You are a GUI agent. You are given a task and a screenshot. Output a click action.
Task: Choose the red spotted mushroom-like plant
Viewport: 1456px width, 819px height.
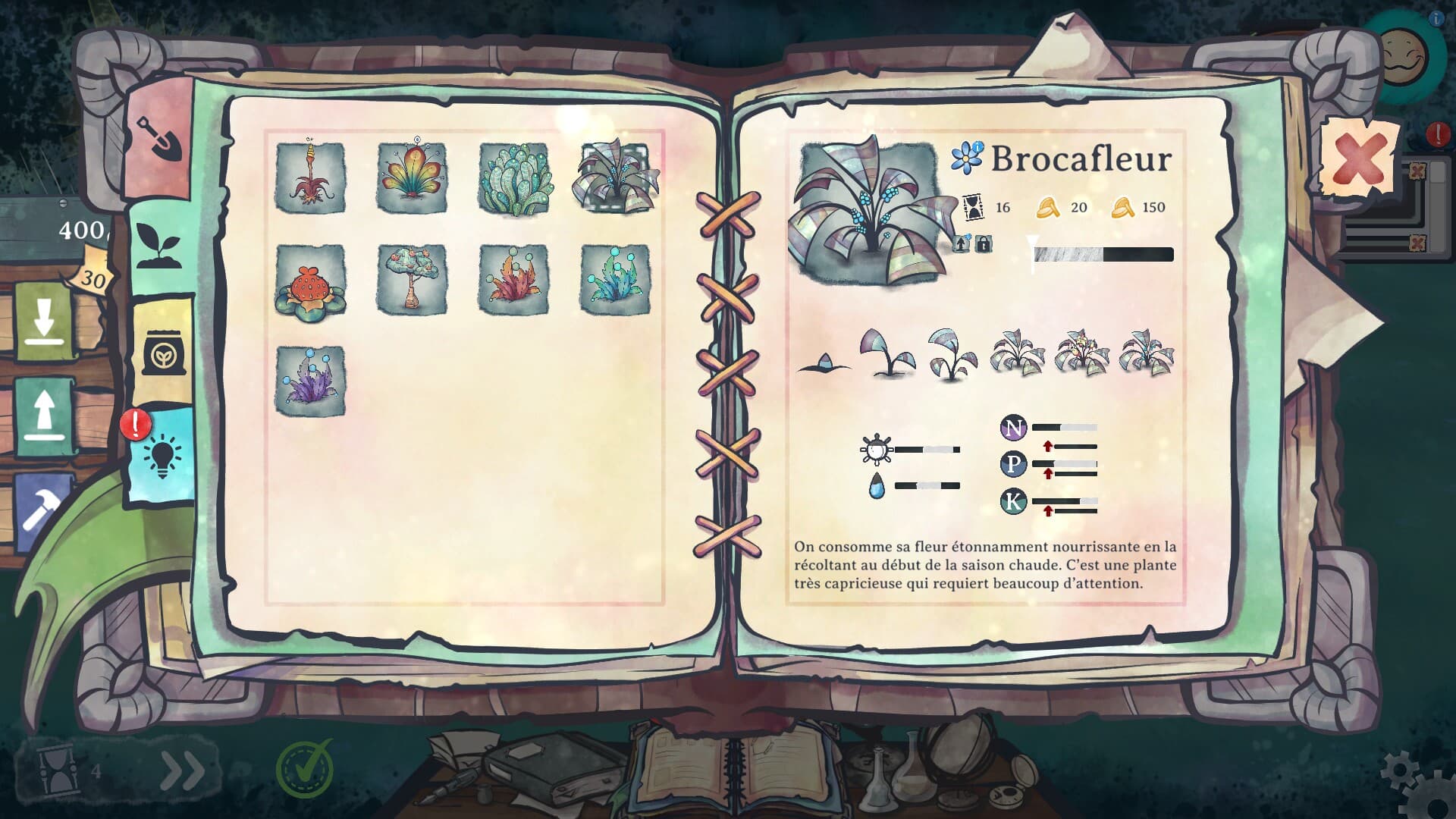309,281
